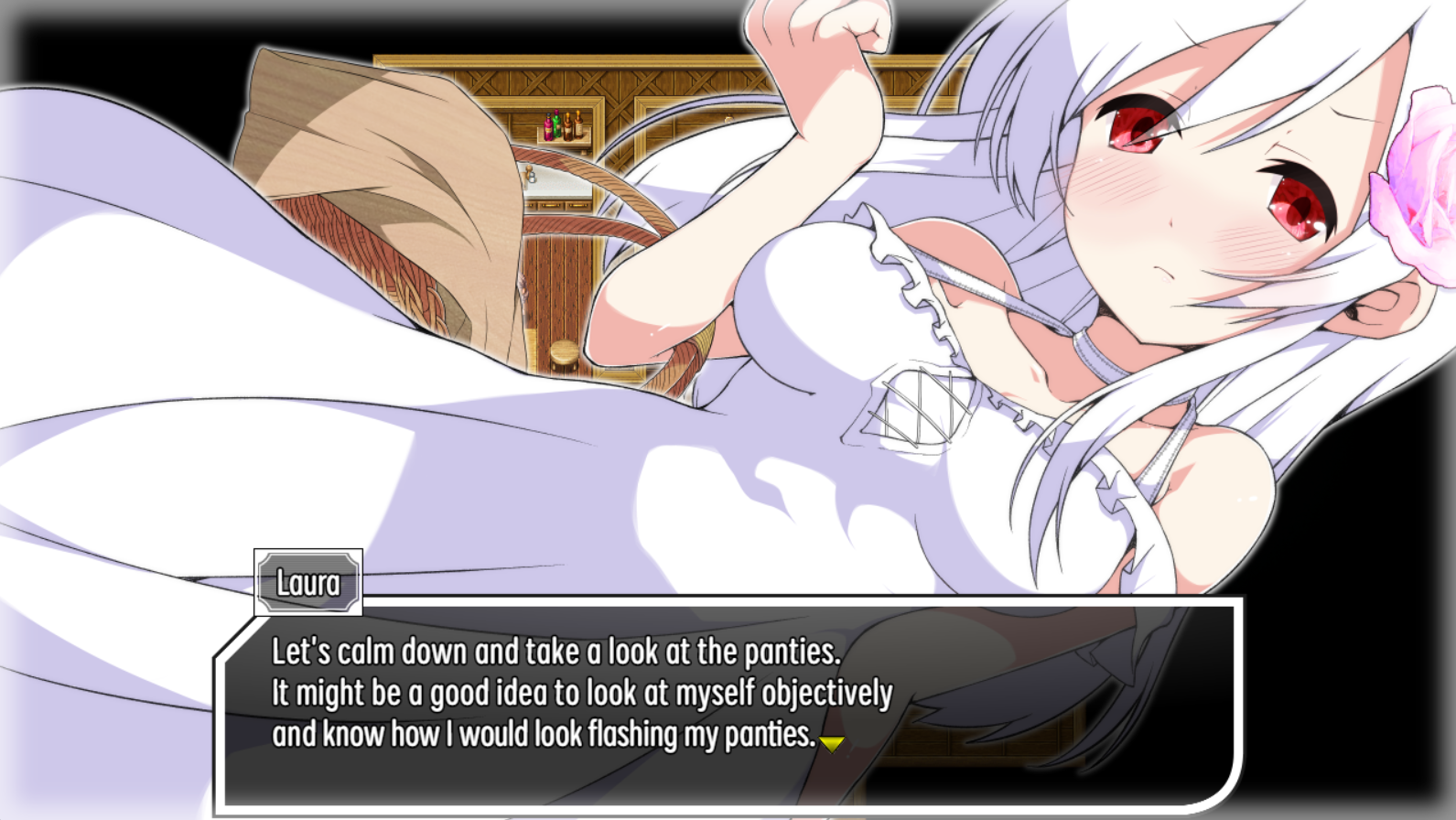
Task: Click Laura's dialogue text box to continue
Action: tap(728, 705)
